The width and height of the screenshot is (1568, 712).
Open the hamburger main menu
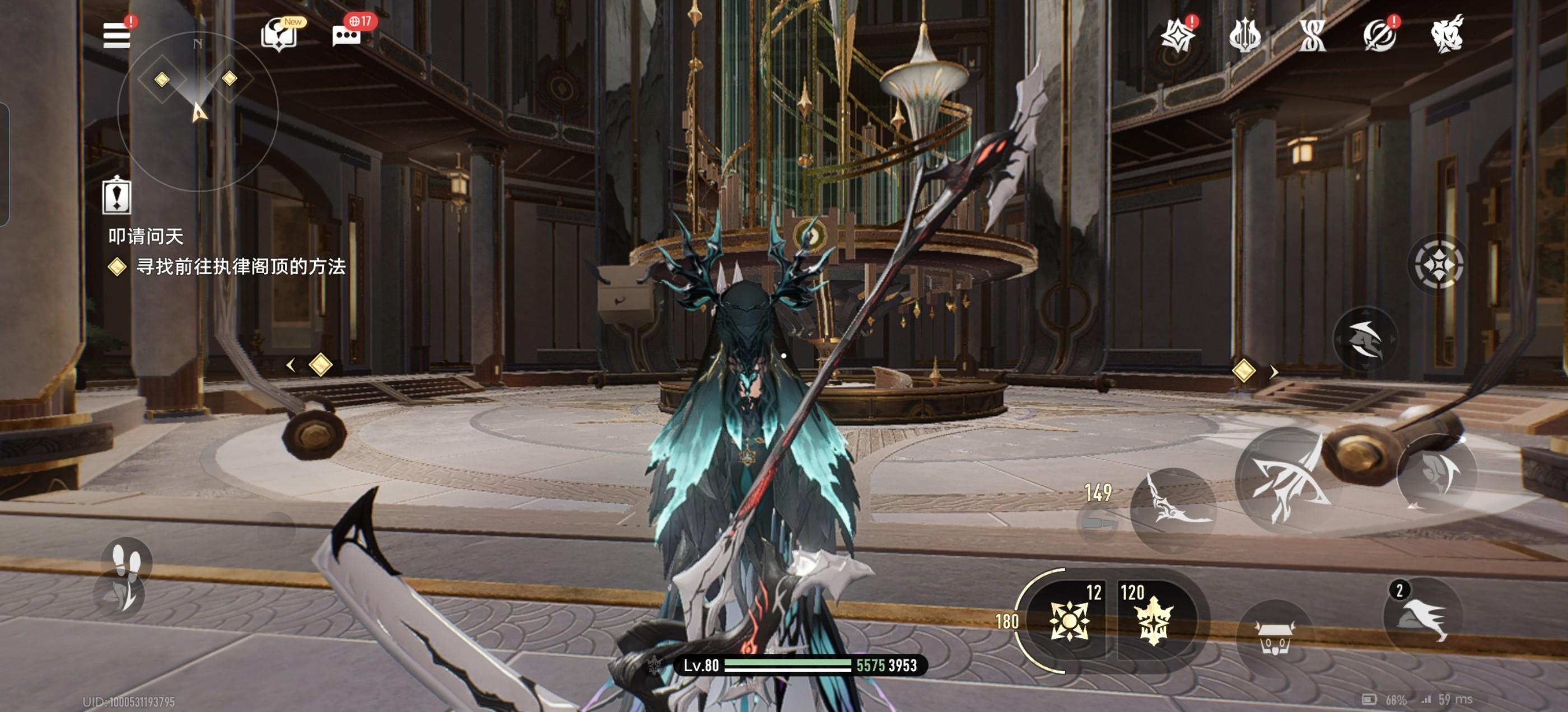click(x=117, y=35)
